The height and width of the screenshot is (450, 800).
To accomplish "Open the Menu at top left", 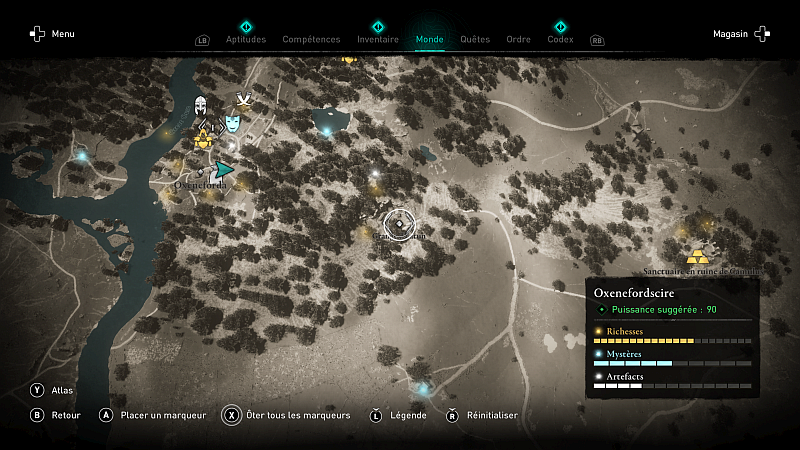I will [x=52, y=34].
